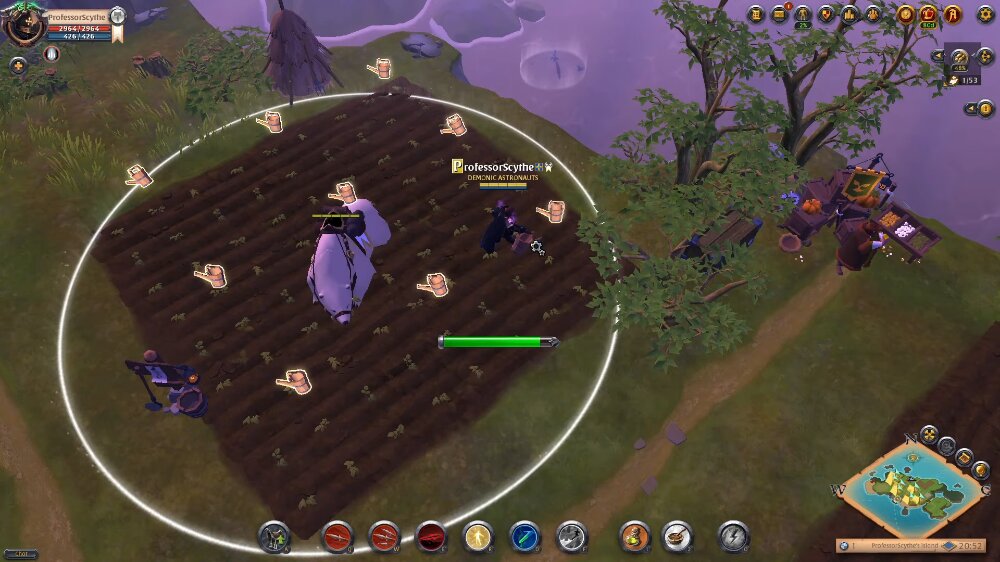This screenshot has width=1000, height=562.
Task: Collapse the arrows tracker panel arrow
Action: point(937,56)
